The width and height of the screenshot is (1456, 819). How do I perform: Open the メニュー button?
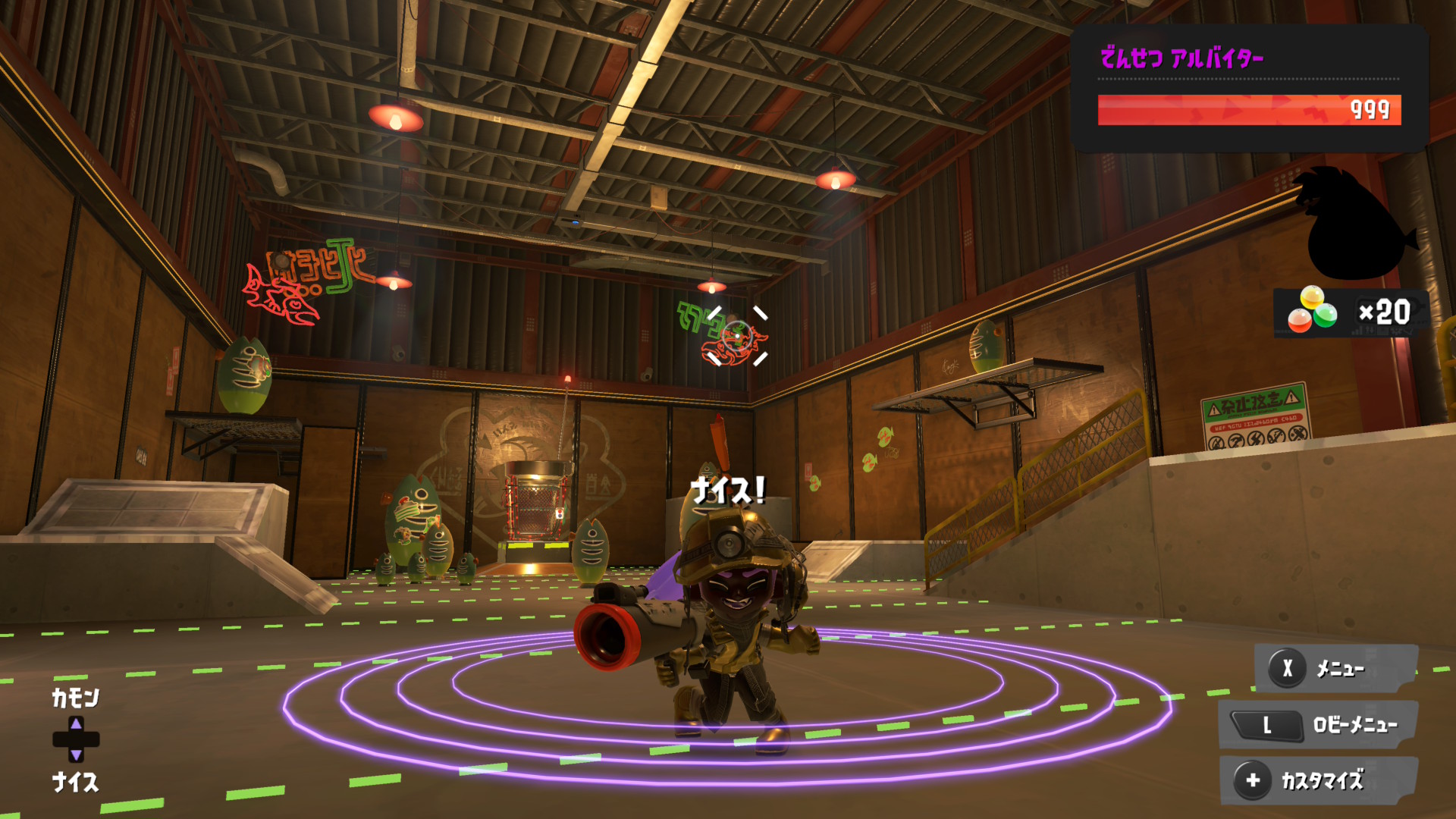click(x=1335, y=668)
